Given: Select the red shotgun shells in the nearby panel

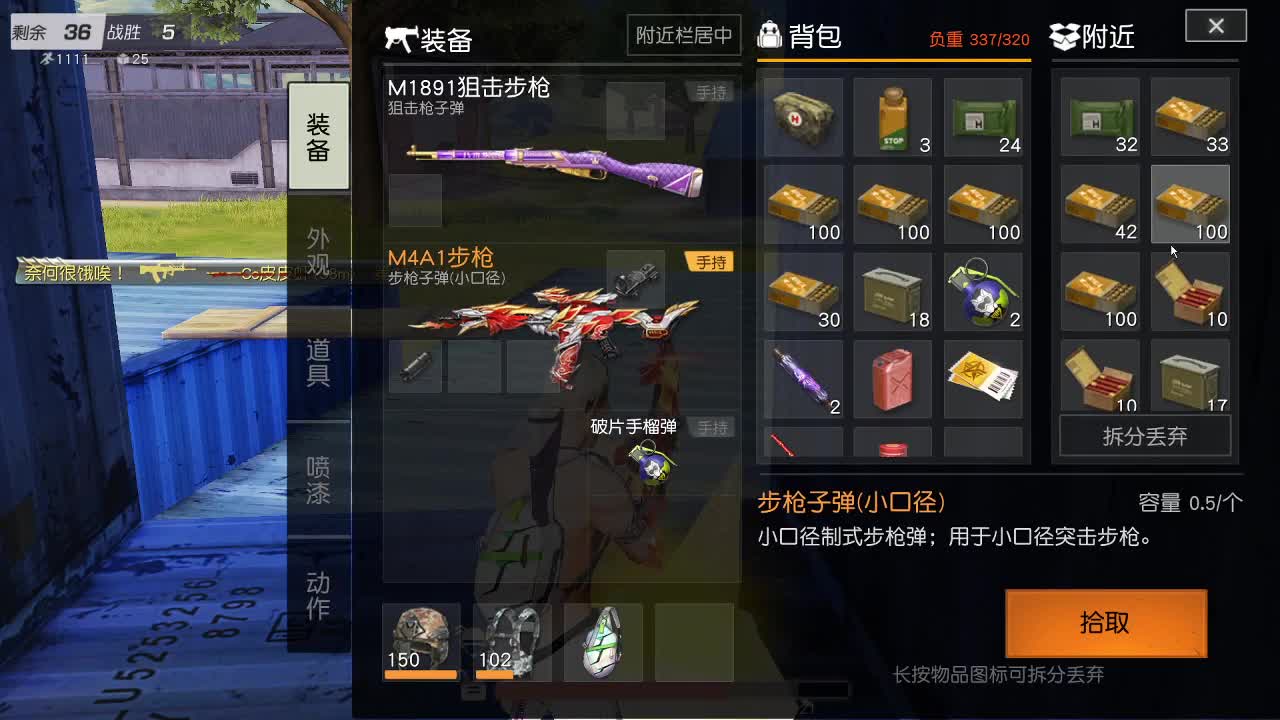Looking at the screenshot, I should click(x=1190, y=292).
